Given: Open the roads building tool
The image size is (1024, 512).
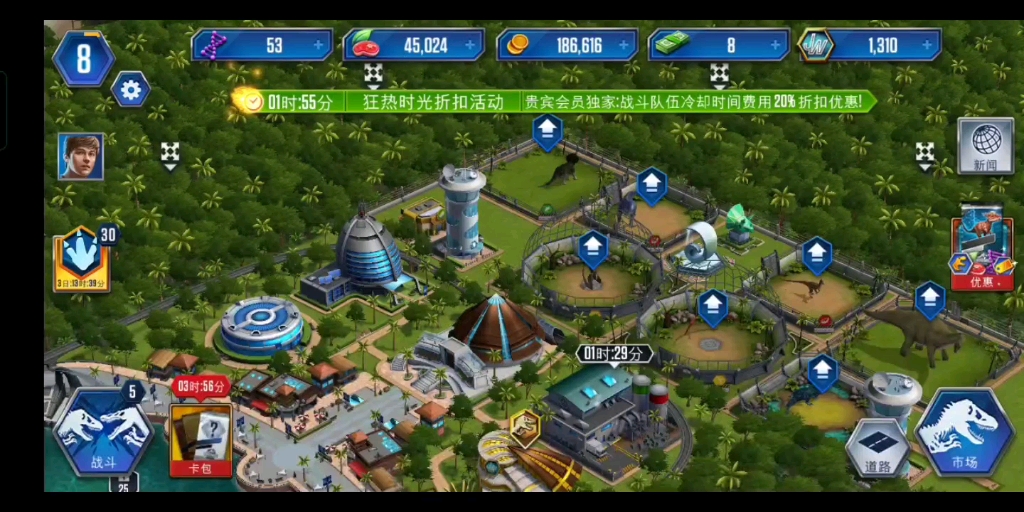Looking at the screenshot, I should click(x=877, y=448).
